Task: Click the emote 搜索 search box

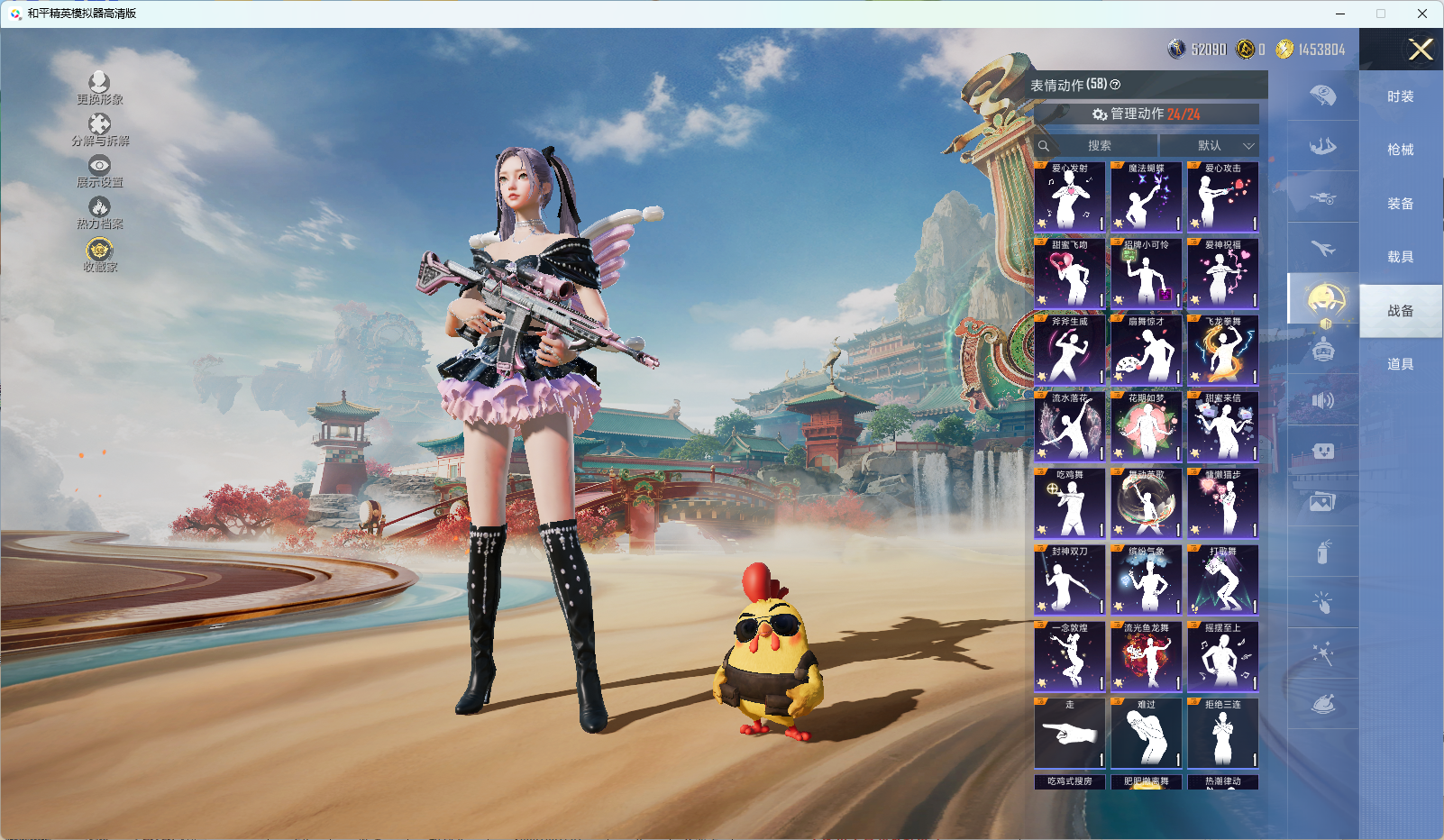Action: click(x=1096, y=145)
